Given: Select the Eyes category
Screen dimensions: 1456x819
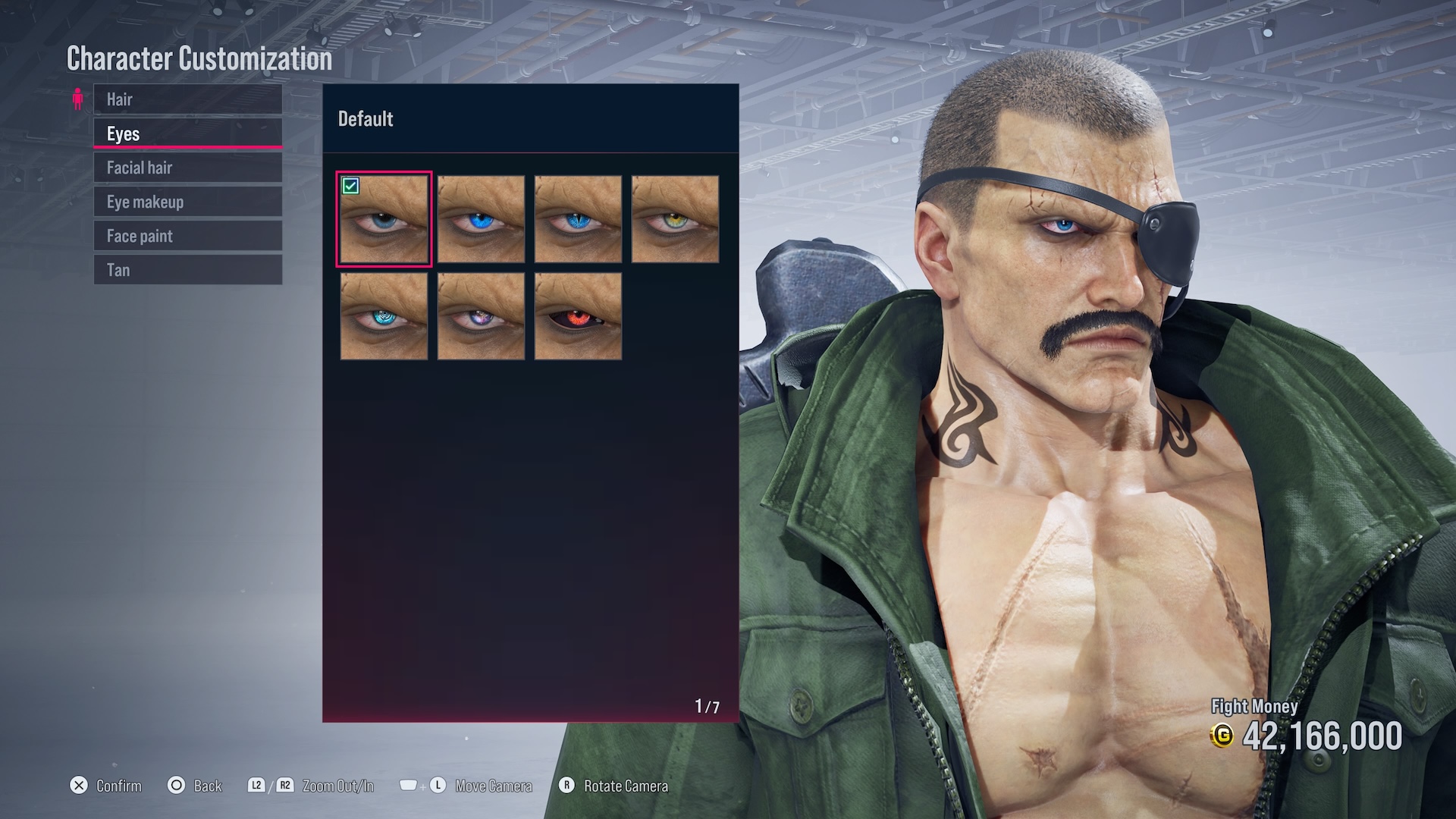Looking at the screenshot, I should pyautogui.click(x=187, y=133).
